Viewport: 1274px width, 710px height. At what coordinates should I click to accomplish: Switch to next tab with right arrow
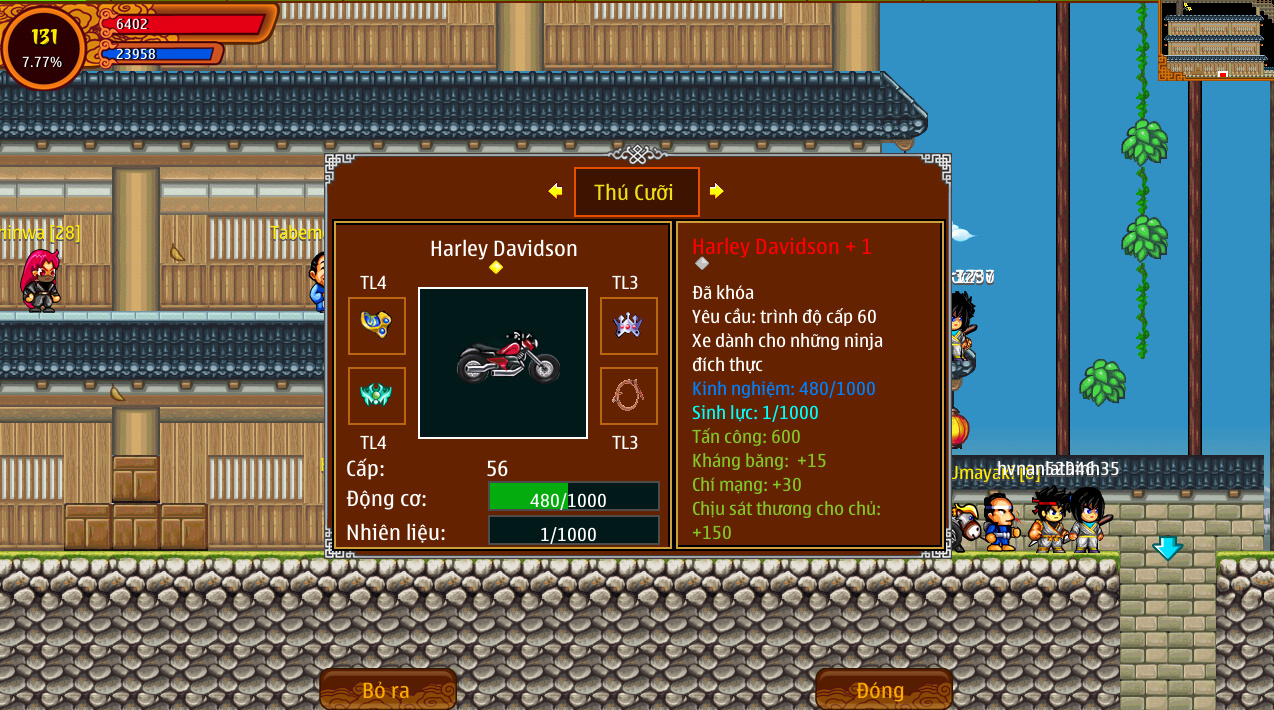[x=716, y=191]
